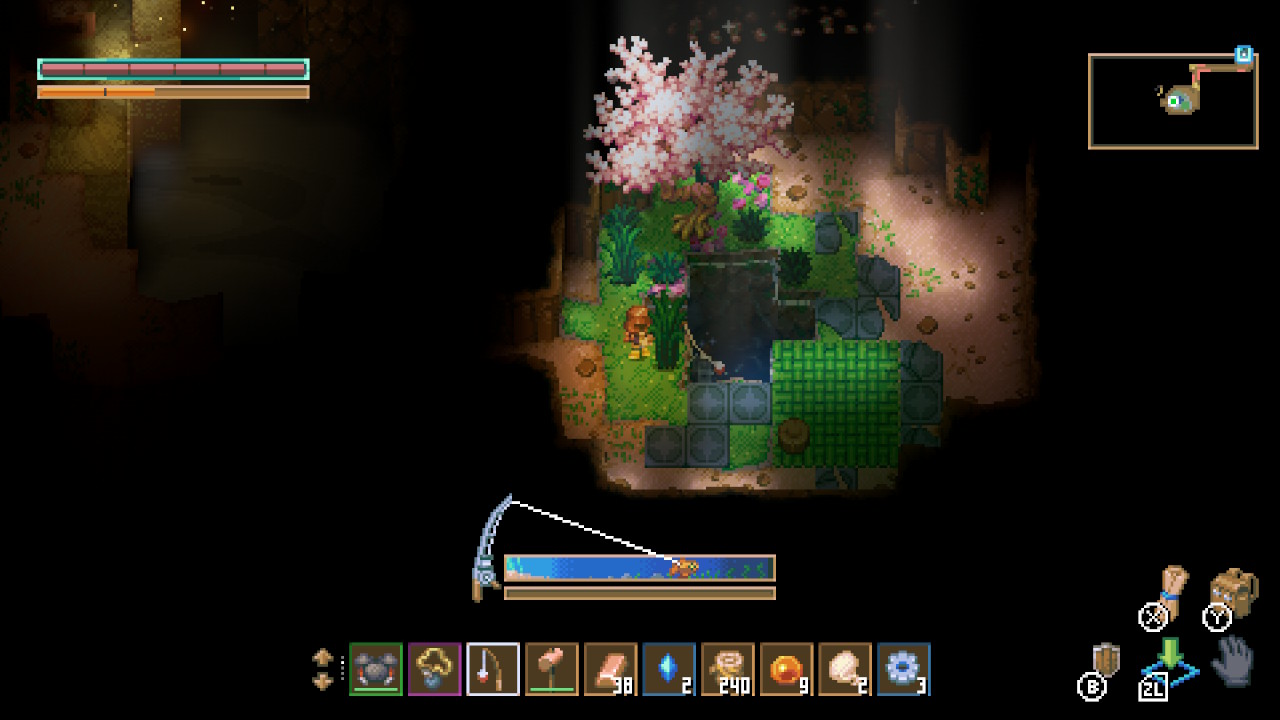Choose the pale shell item slot
Screen dimensions: 1280x720
(845, 669)
